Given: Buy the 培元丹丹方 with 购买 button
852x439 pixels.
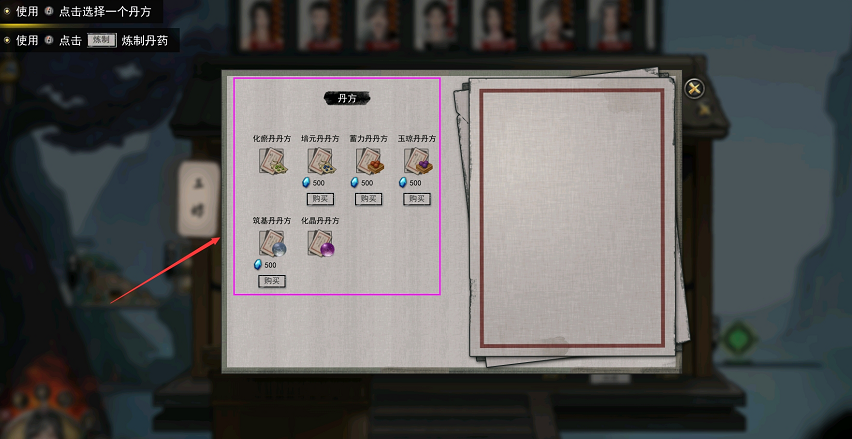Looking at the screenshot, I should click(x=320, y=199).
